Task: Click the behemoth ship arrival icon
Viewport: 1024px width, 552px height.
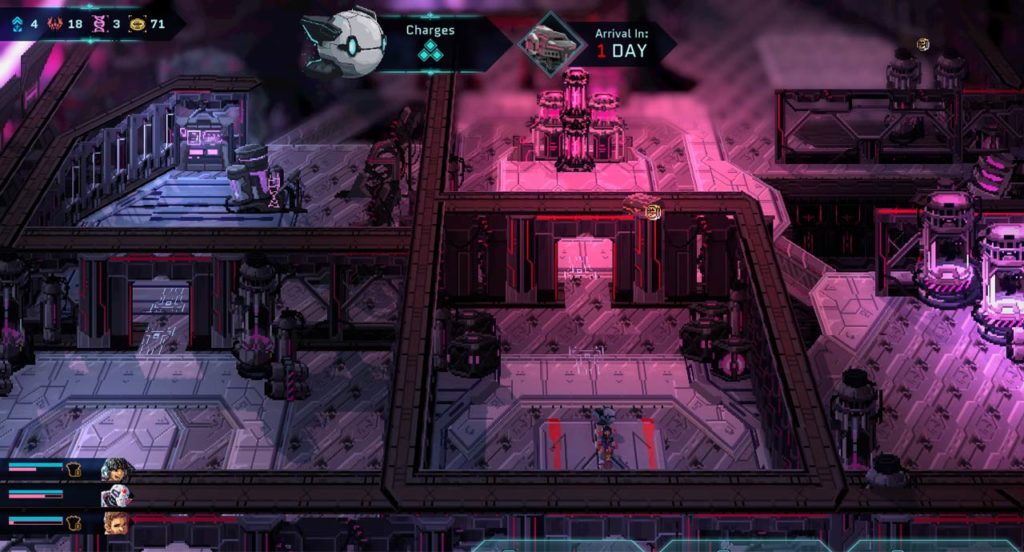Action: click(x=543, y=44)
